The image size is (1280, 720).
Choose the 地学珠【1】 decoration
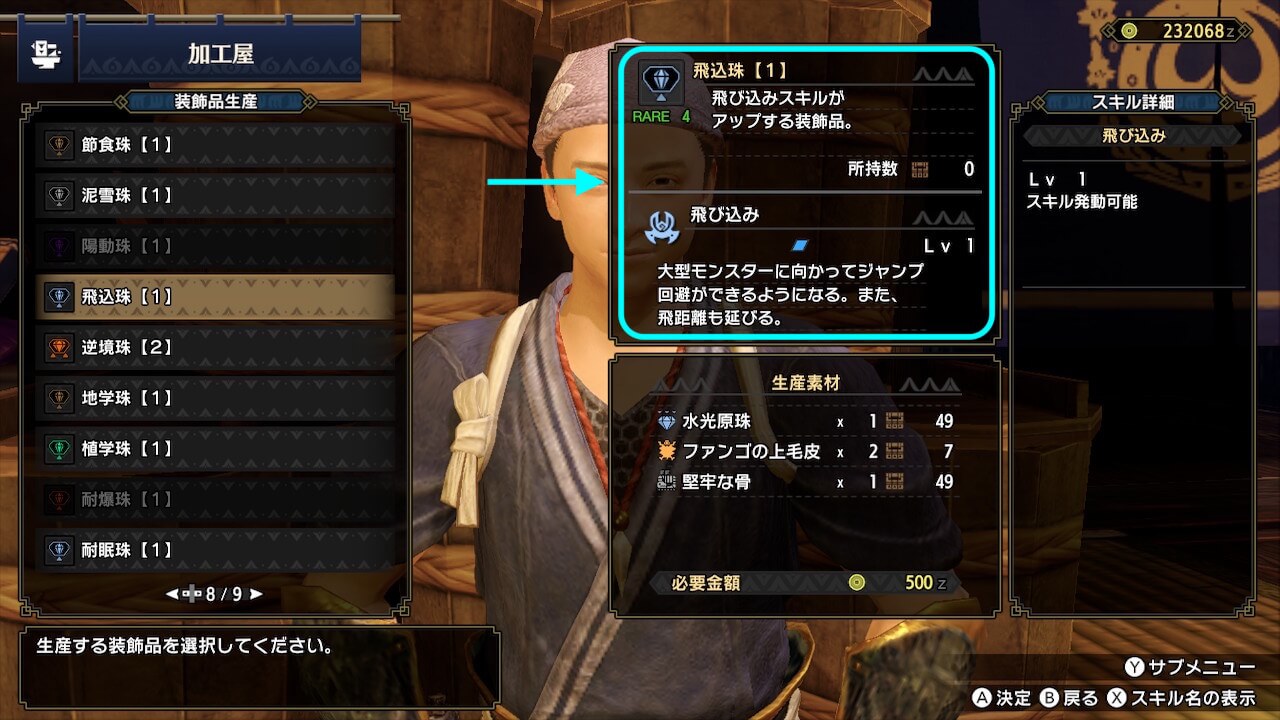(x=215, y=398)
